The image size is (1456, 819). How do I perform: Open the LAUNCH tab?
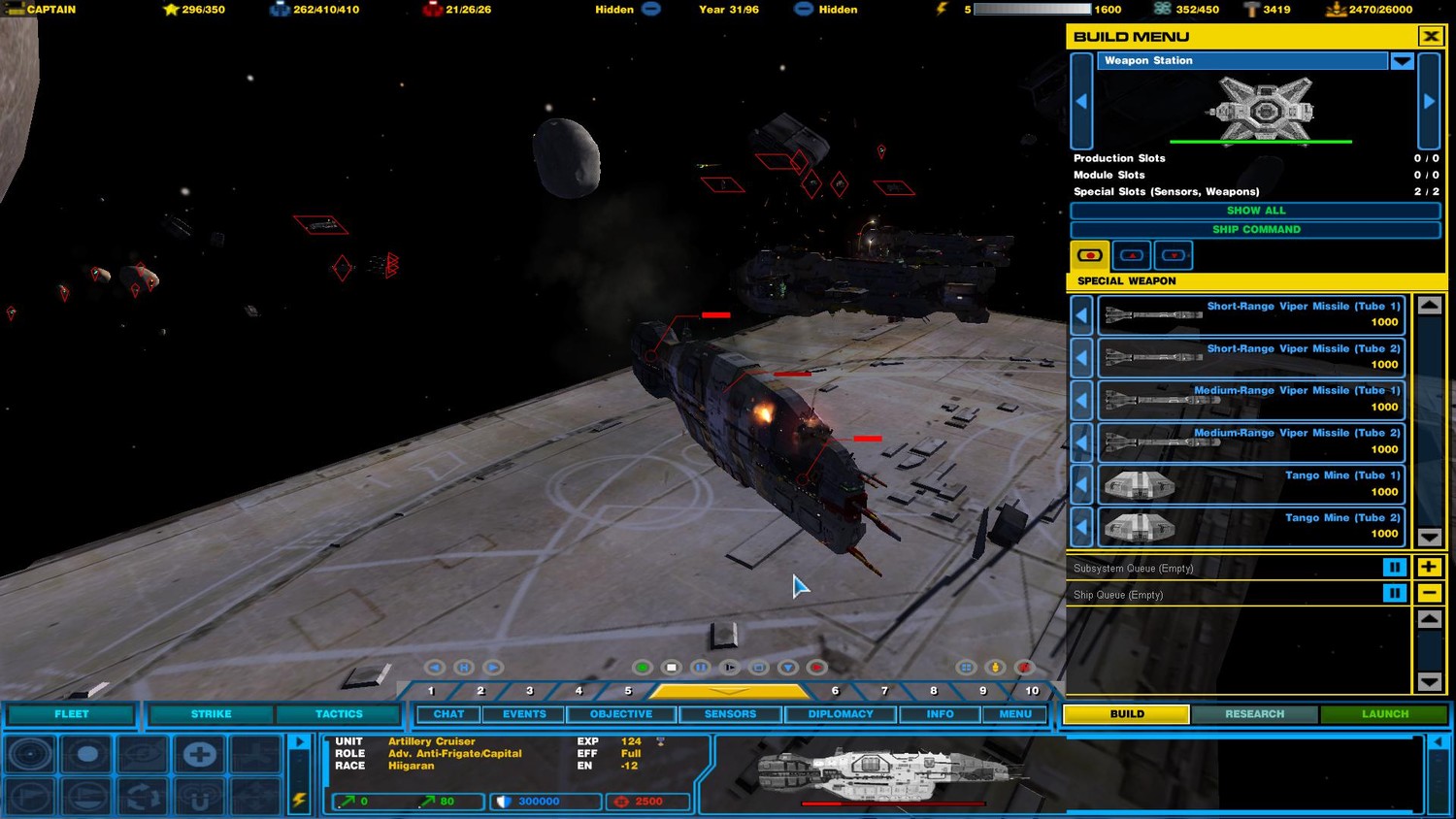click(1384, 714)
